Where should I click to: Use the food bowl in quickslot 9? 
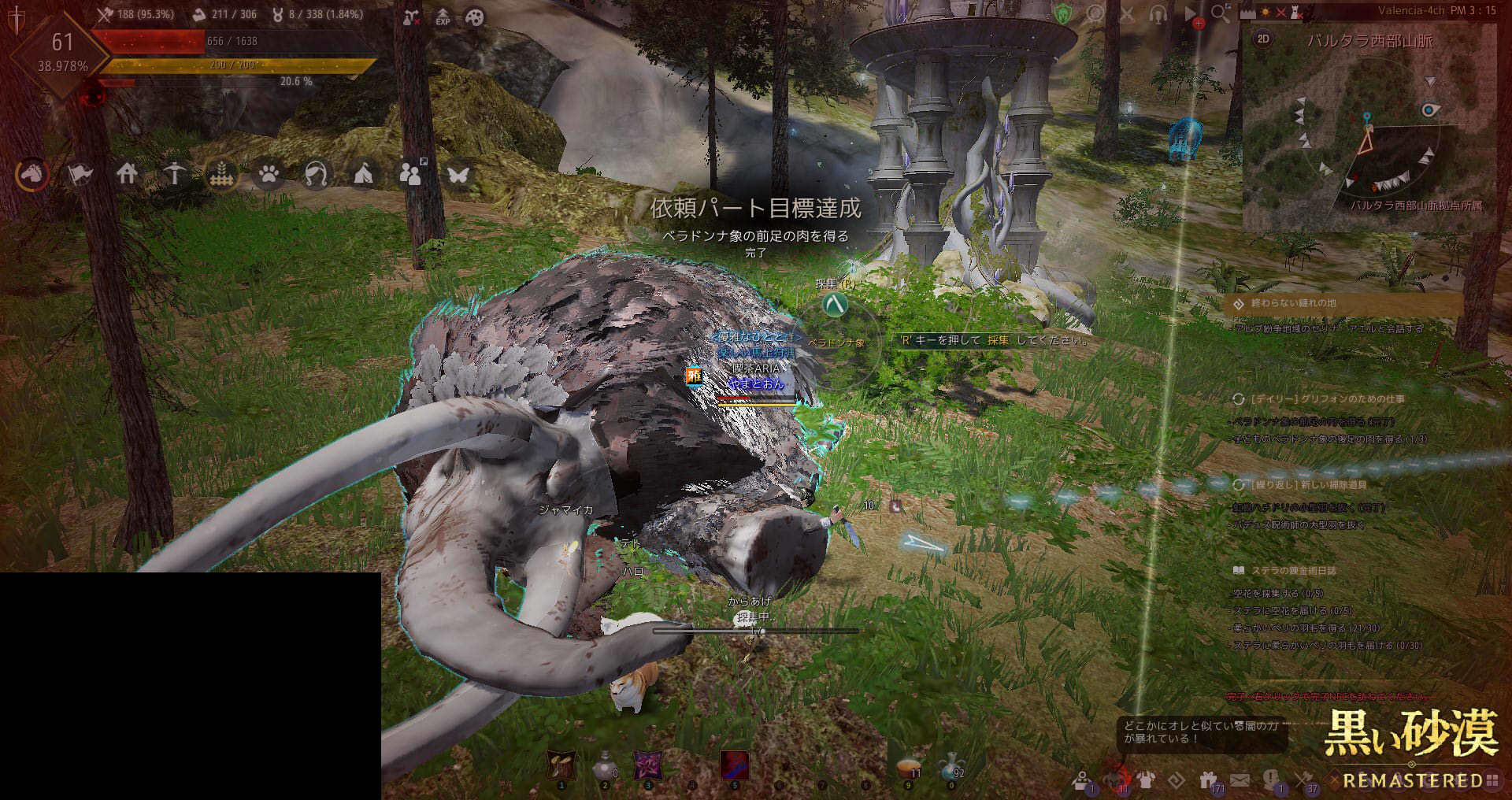tap(908, 766)
